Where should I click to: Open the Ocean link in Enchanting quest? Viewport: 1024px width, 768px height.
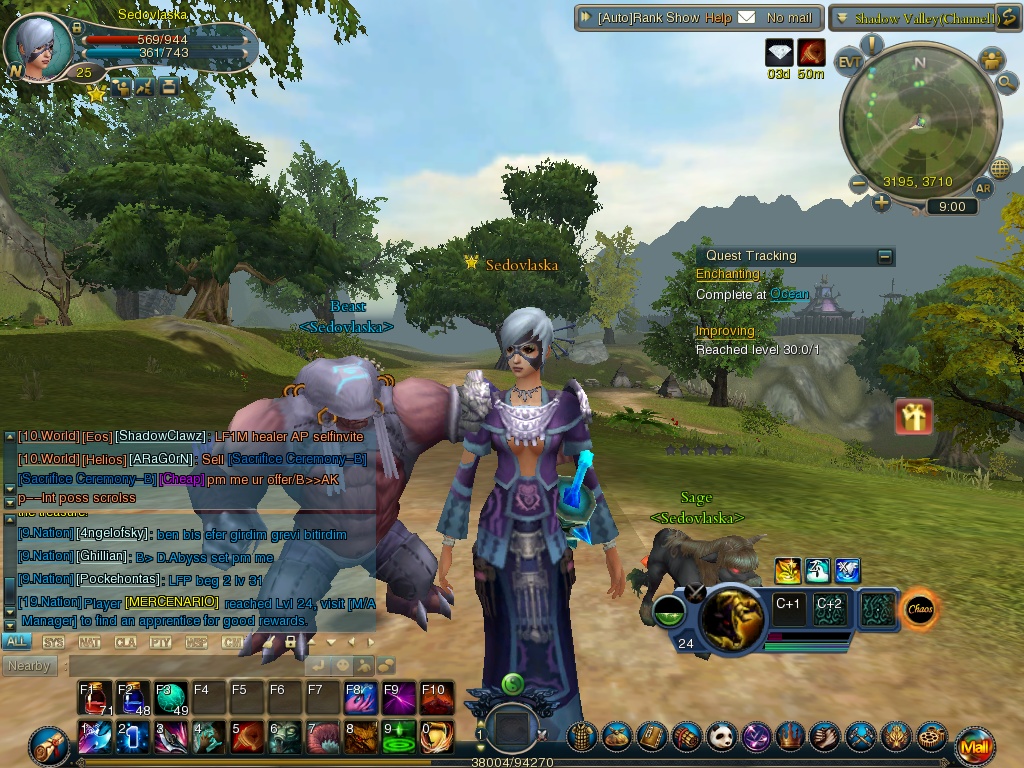pos(789,295)
